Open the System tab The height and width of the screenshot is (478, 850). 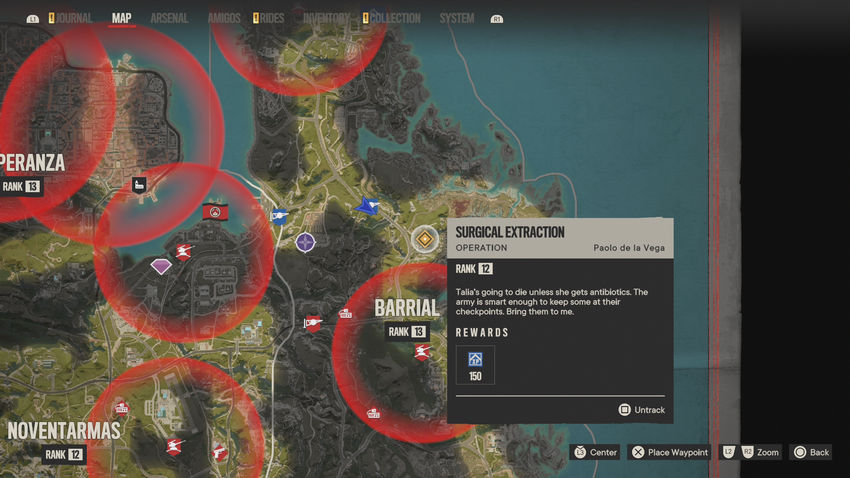pyautogui.click(x=457, y=18)
